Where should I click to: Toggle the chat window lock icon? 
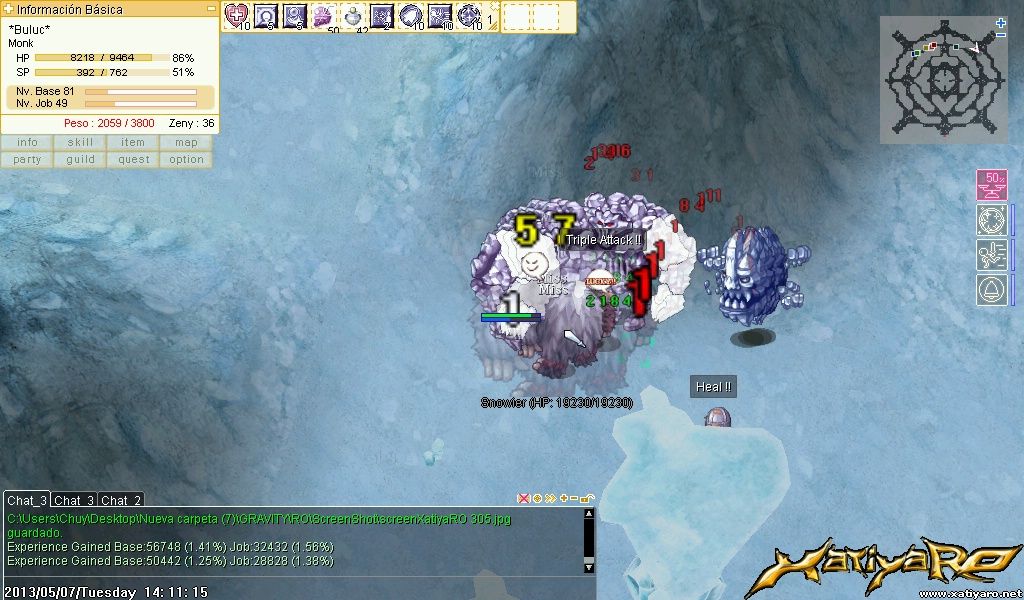coord(587,498)
